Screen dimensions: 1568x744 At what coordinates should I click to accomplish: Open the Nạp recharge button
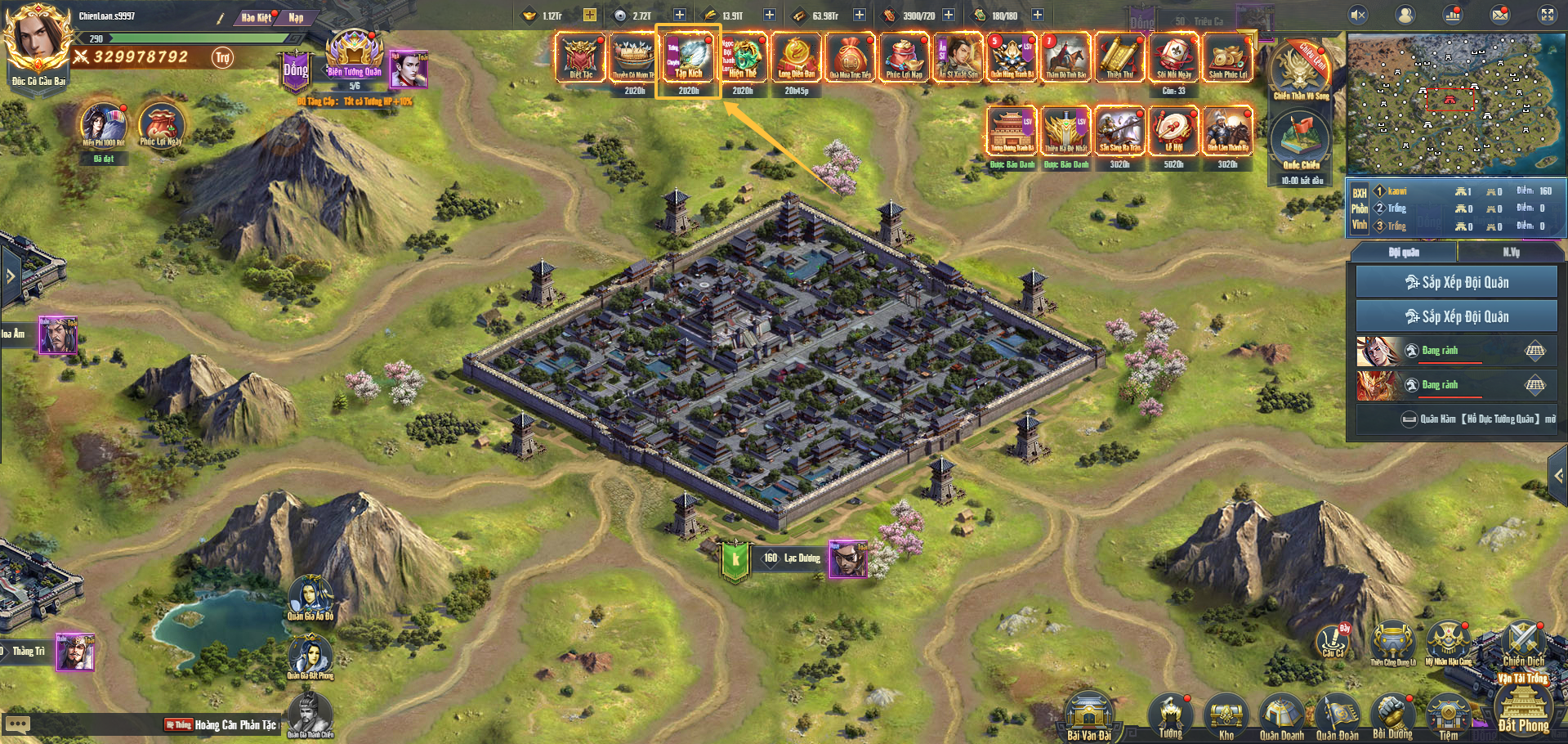(296, 17)
